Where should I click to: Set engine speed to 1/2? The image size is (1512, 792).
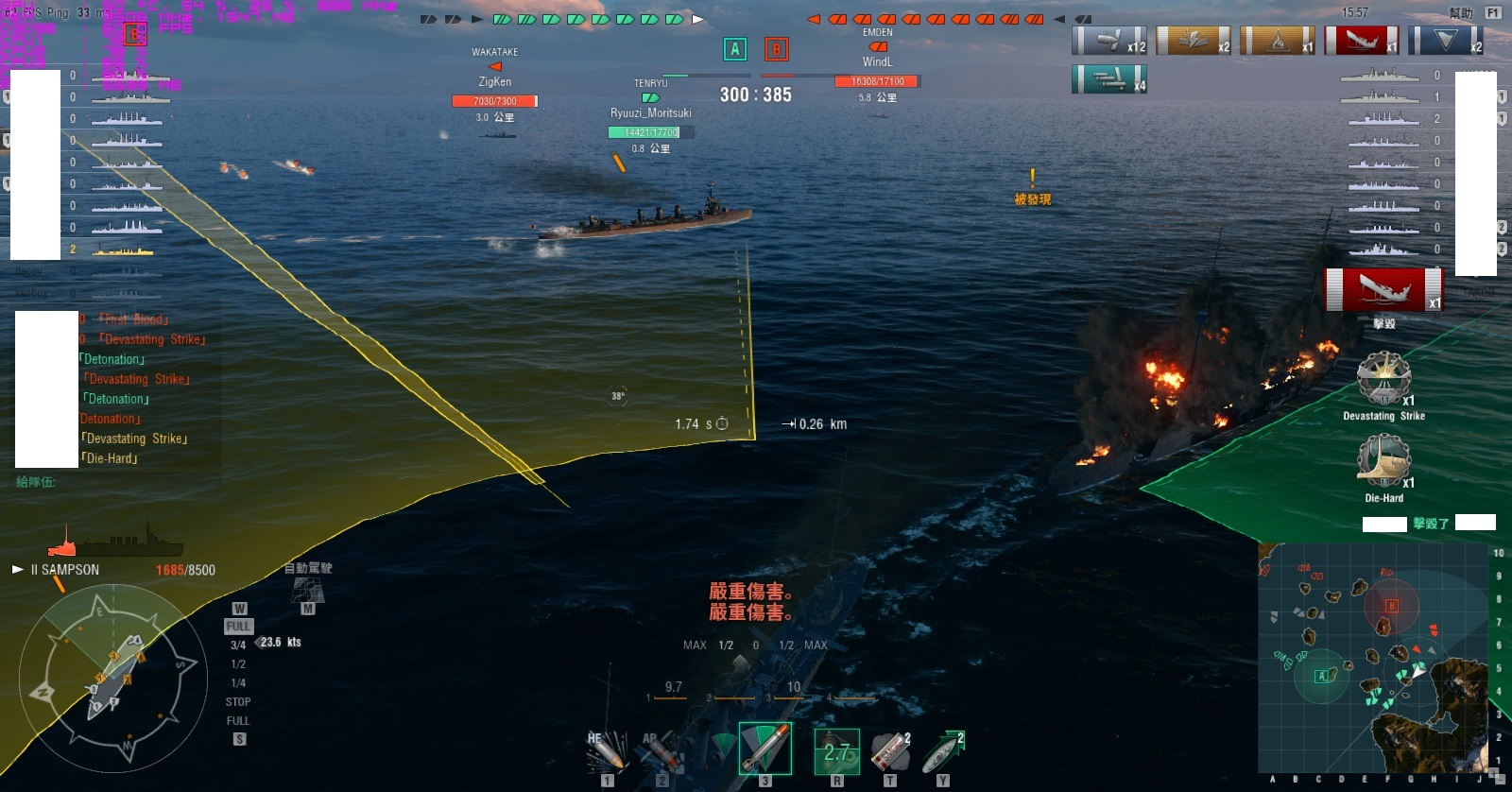(238, 664)
